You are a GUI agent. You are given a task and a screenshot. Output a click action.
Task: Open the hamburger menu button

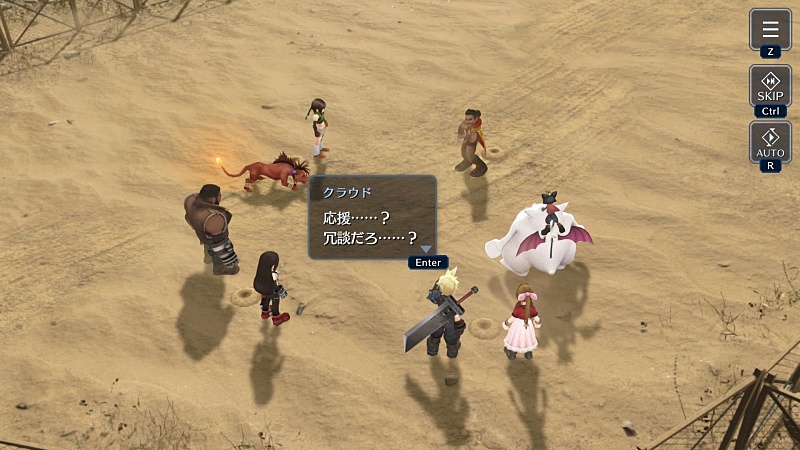tap(770, 30)
